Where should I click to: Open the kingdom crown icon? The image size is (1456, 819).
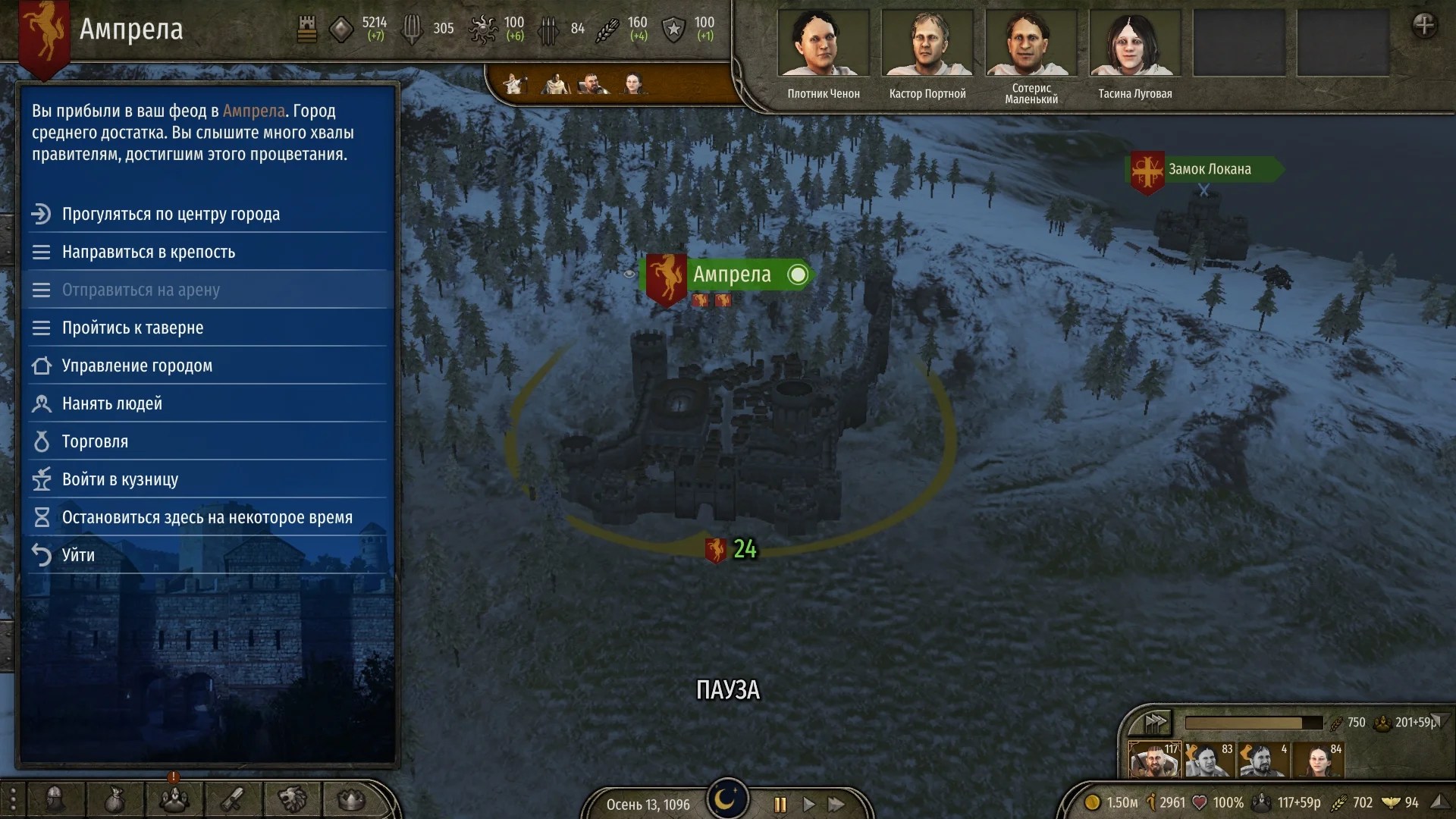coord(349,800)
